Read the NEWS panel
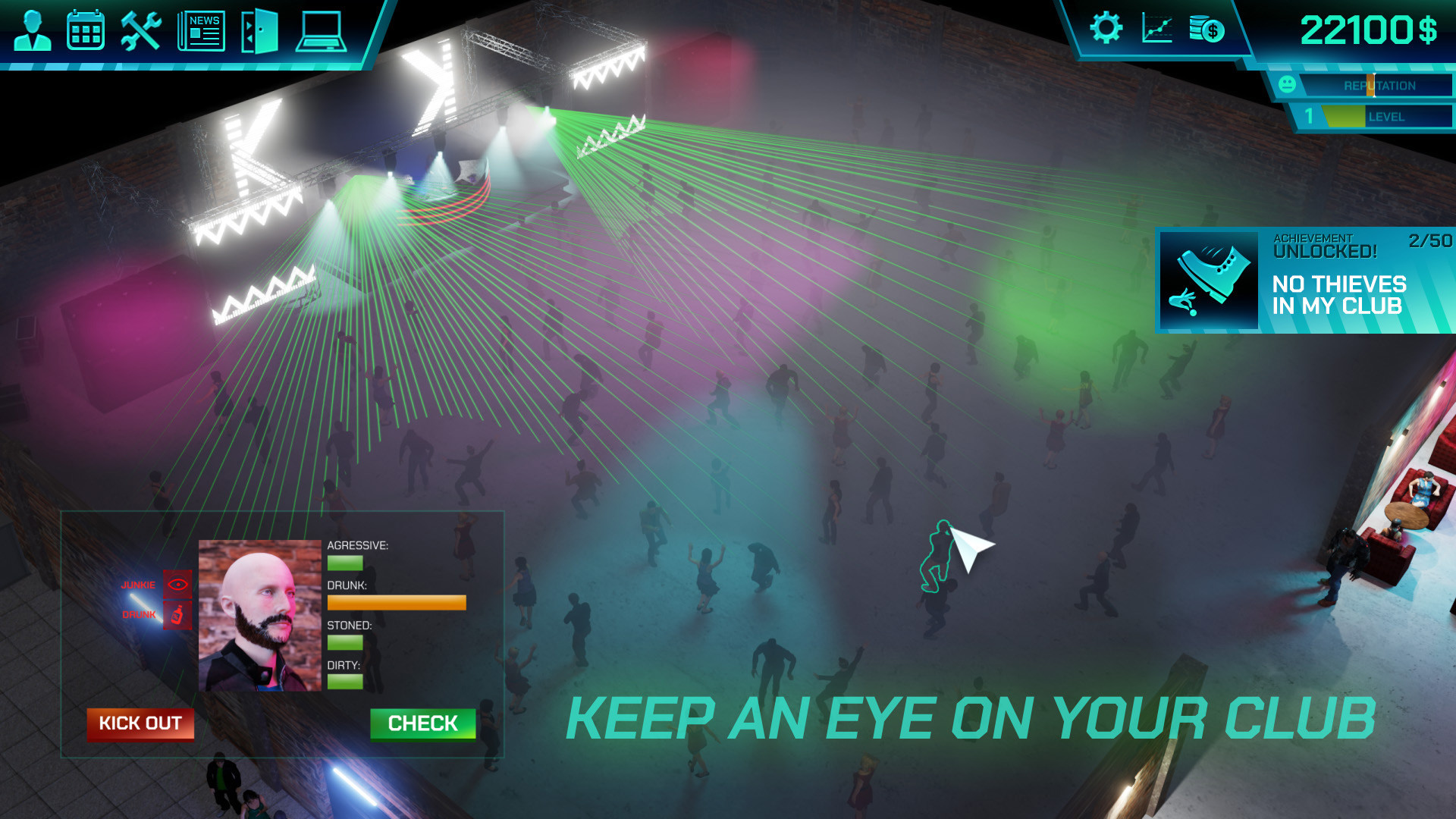Image resolution: width=1456 pixels, height=819 pixels. pos(201,31)
